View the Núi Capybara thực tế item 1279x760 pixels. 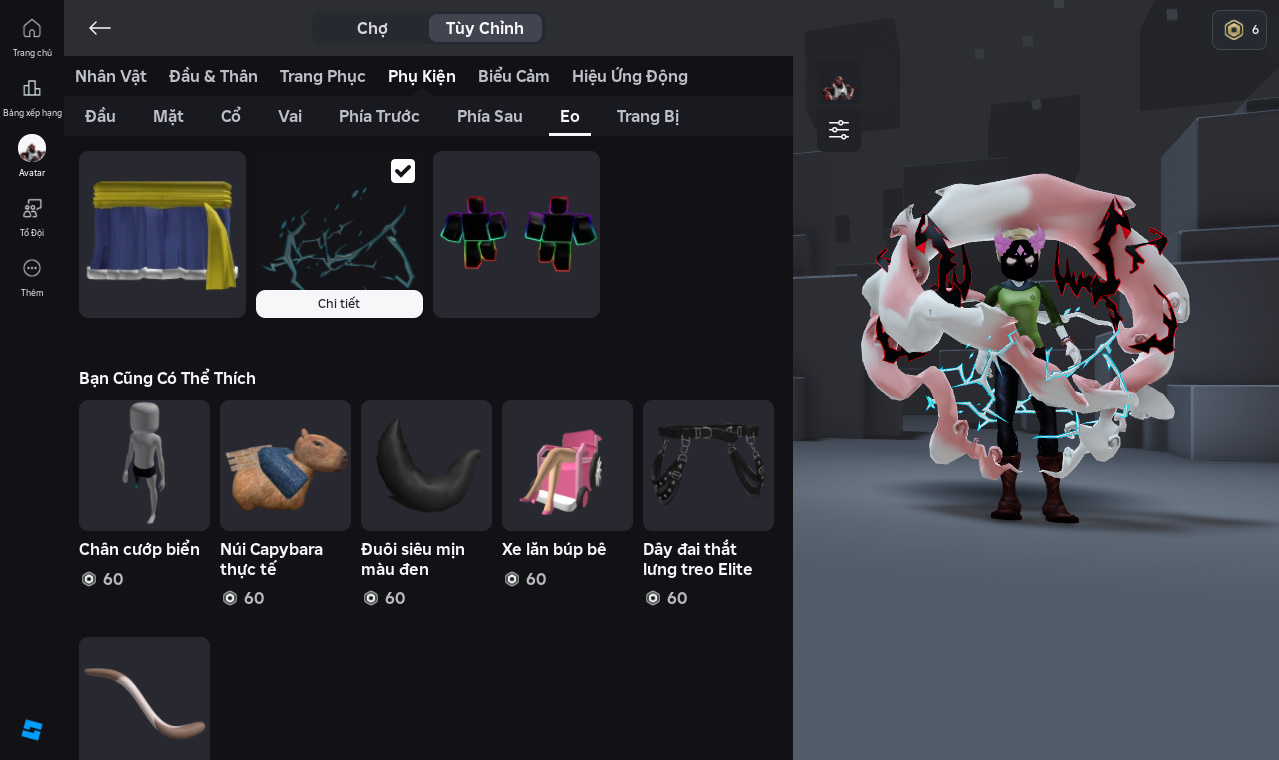coord(285,465)
